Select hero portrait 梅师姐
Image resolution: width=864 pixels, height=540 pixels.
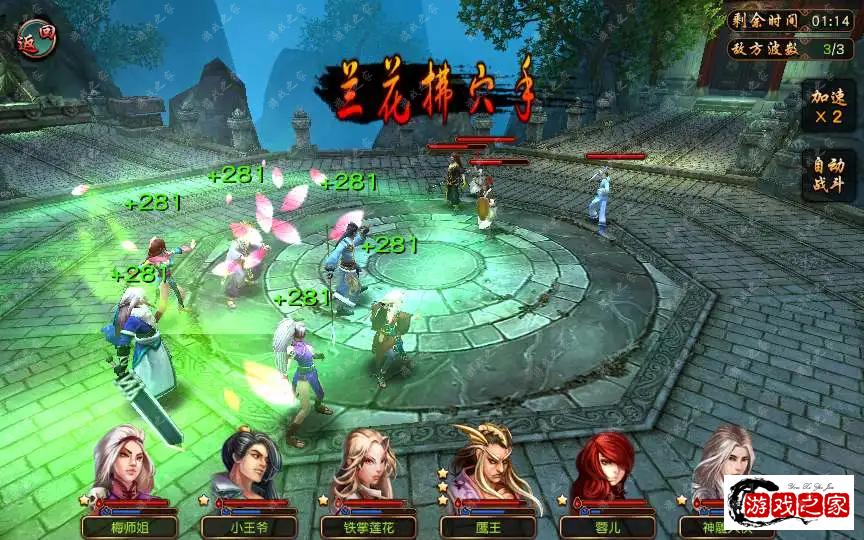tap(129, 468)
